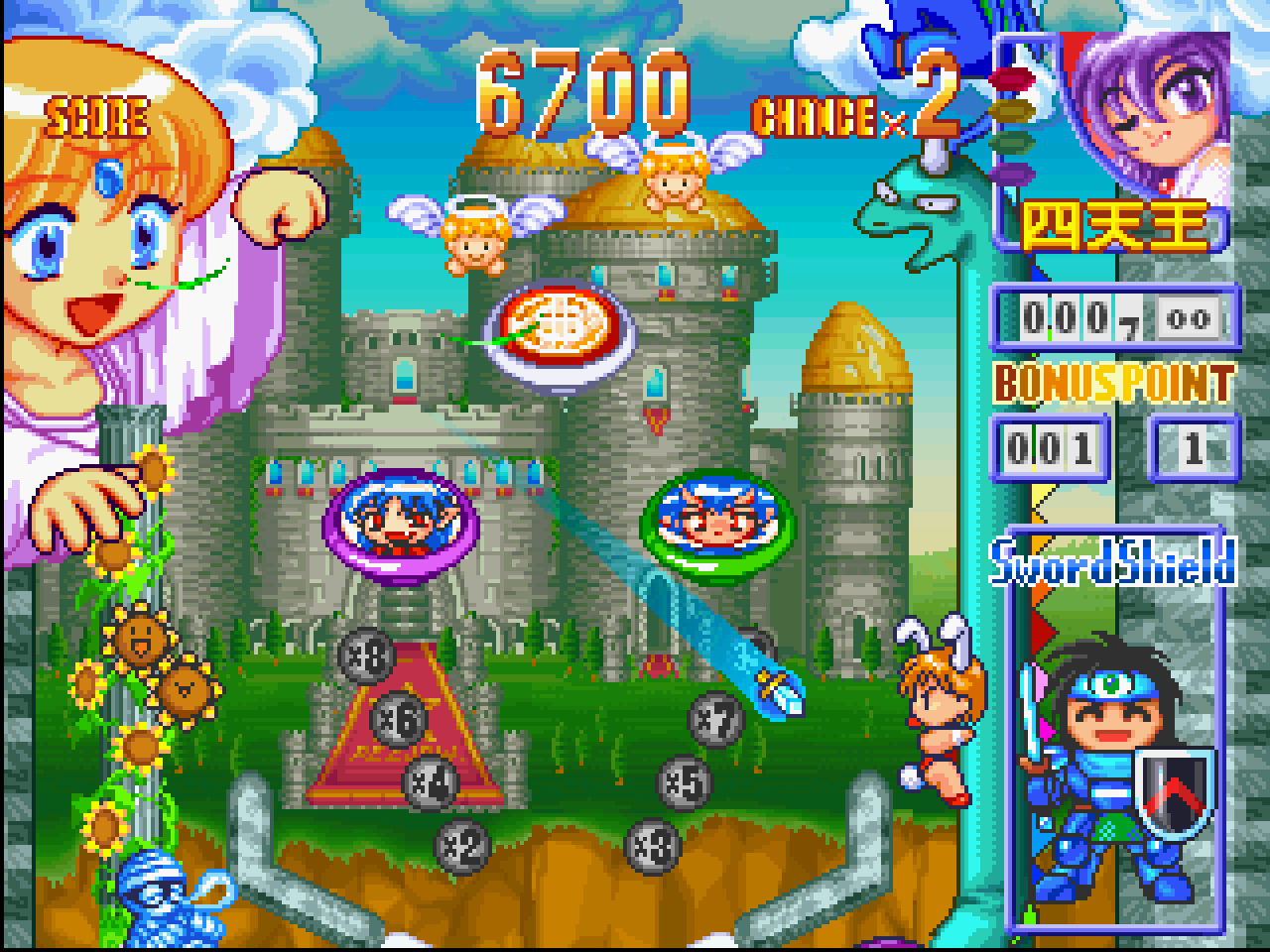Select the red pizza-shaped bumper near the castle

(x=558, y=327)
